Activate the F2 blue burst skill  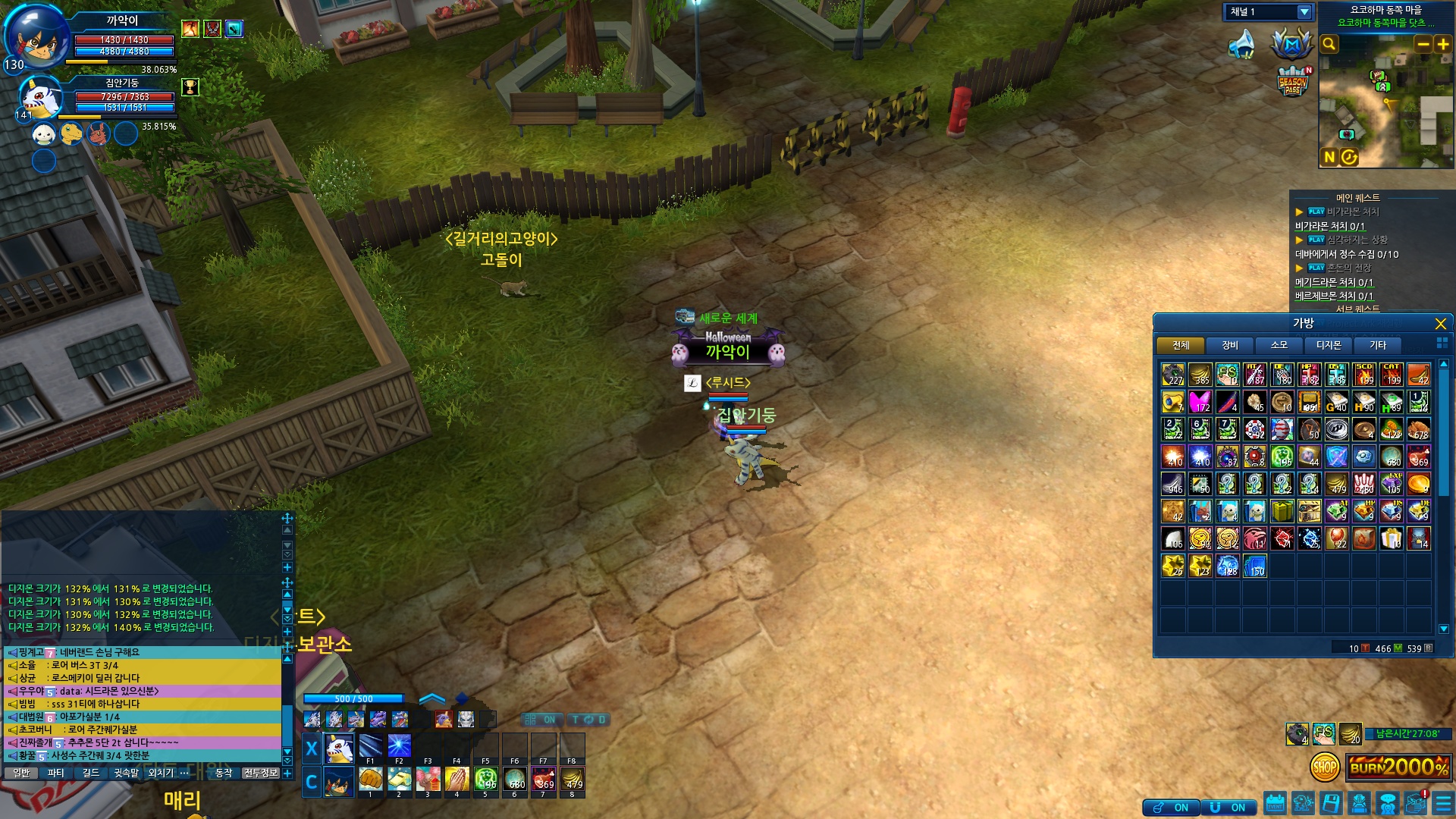[399, 746]
